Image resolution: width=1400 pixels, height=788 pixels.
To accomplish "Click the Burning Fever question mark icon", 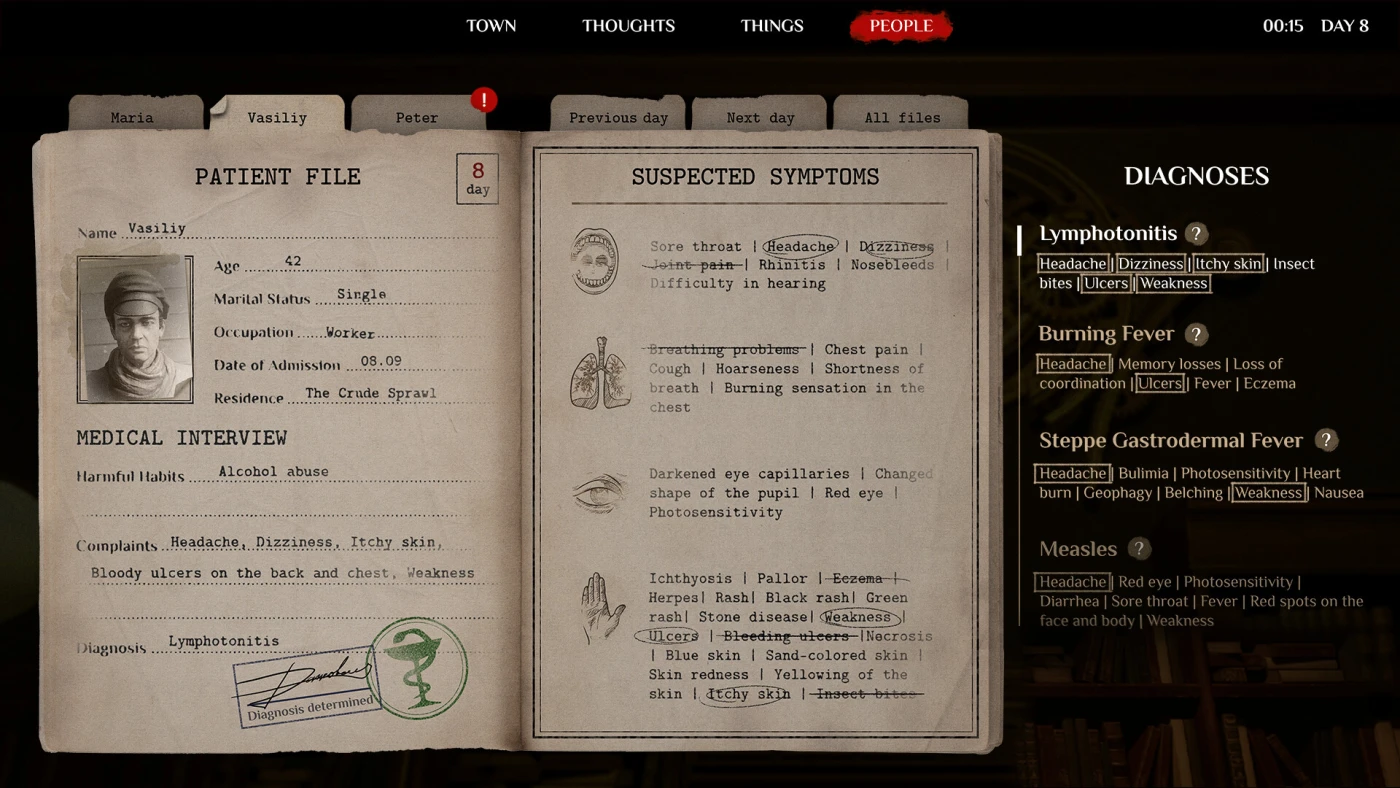I will click(1196, 335).
